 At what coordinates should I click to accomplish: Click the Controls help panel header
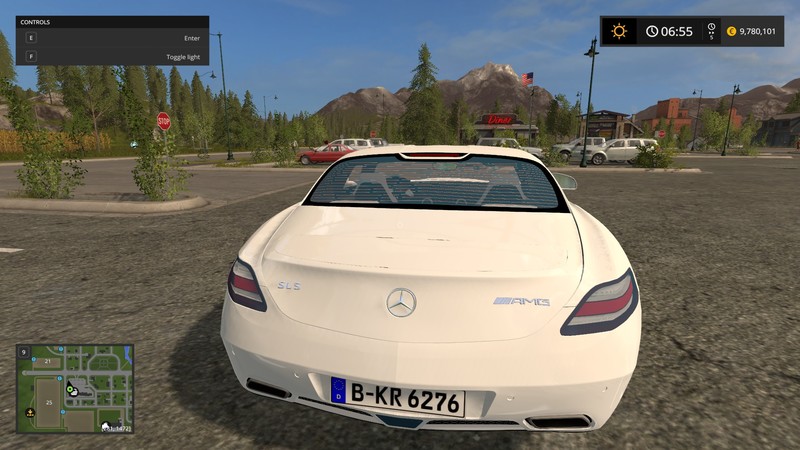112,21
